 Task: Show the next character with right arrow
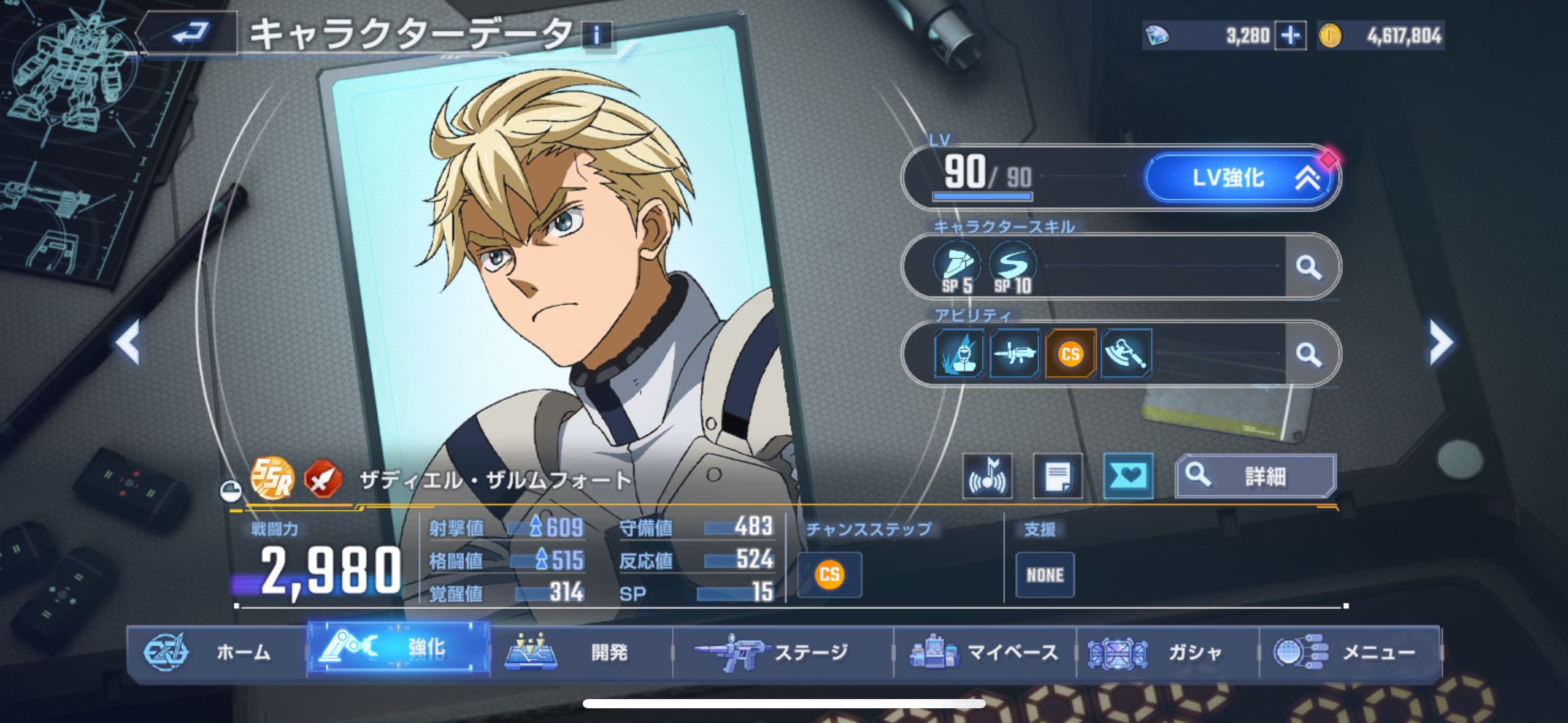(1440, 342)
